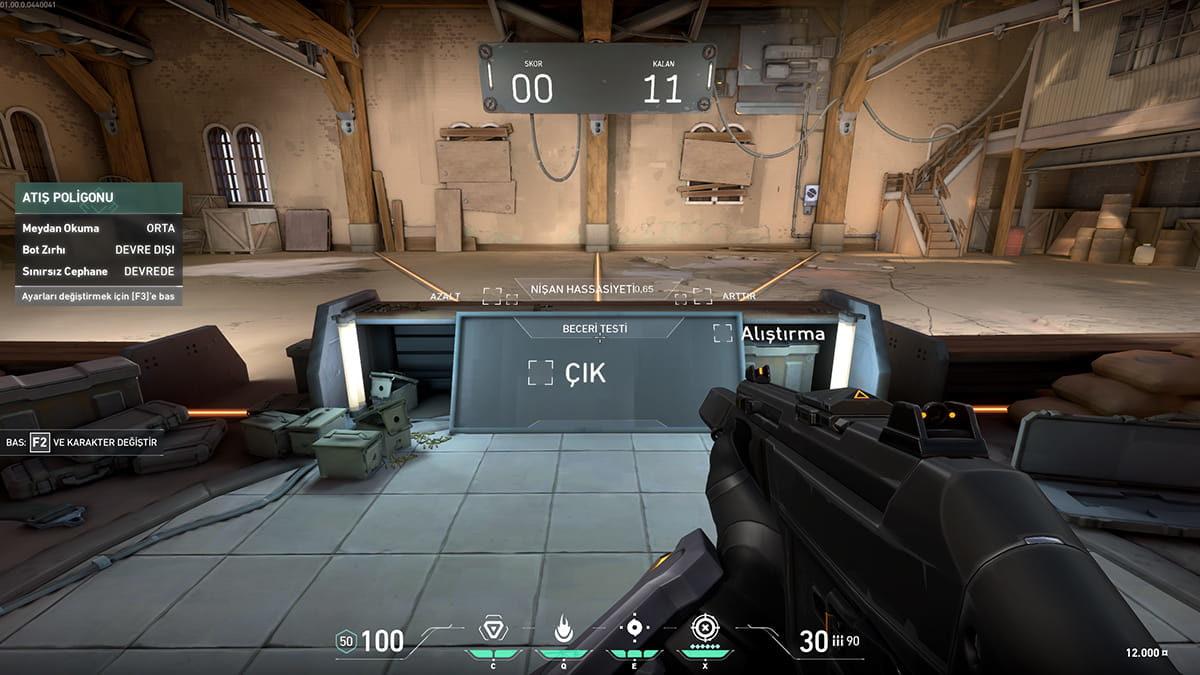Activate the triangle shield C ability
This screenshot has height=675, width=1200.
491,630
